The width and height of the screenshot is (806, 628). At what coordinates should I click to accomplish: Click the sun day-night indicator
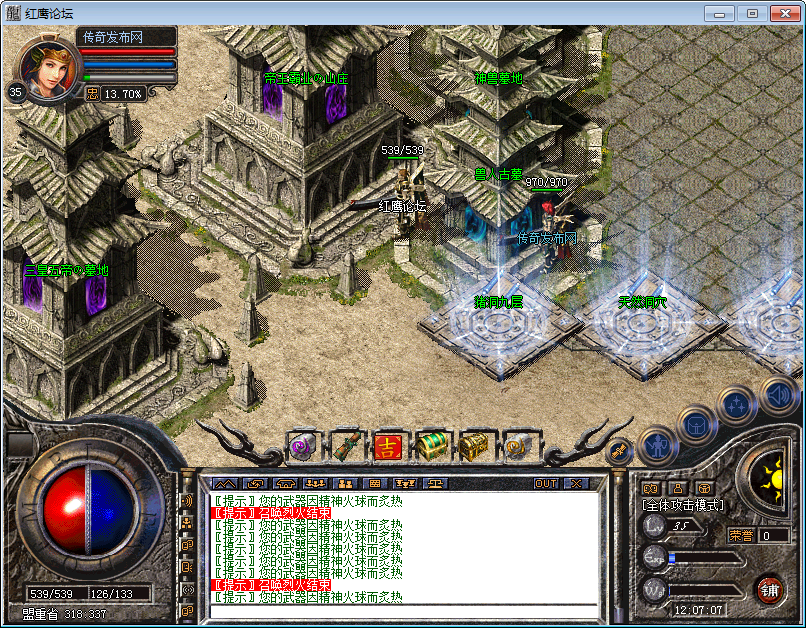pos(770,473)
